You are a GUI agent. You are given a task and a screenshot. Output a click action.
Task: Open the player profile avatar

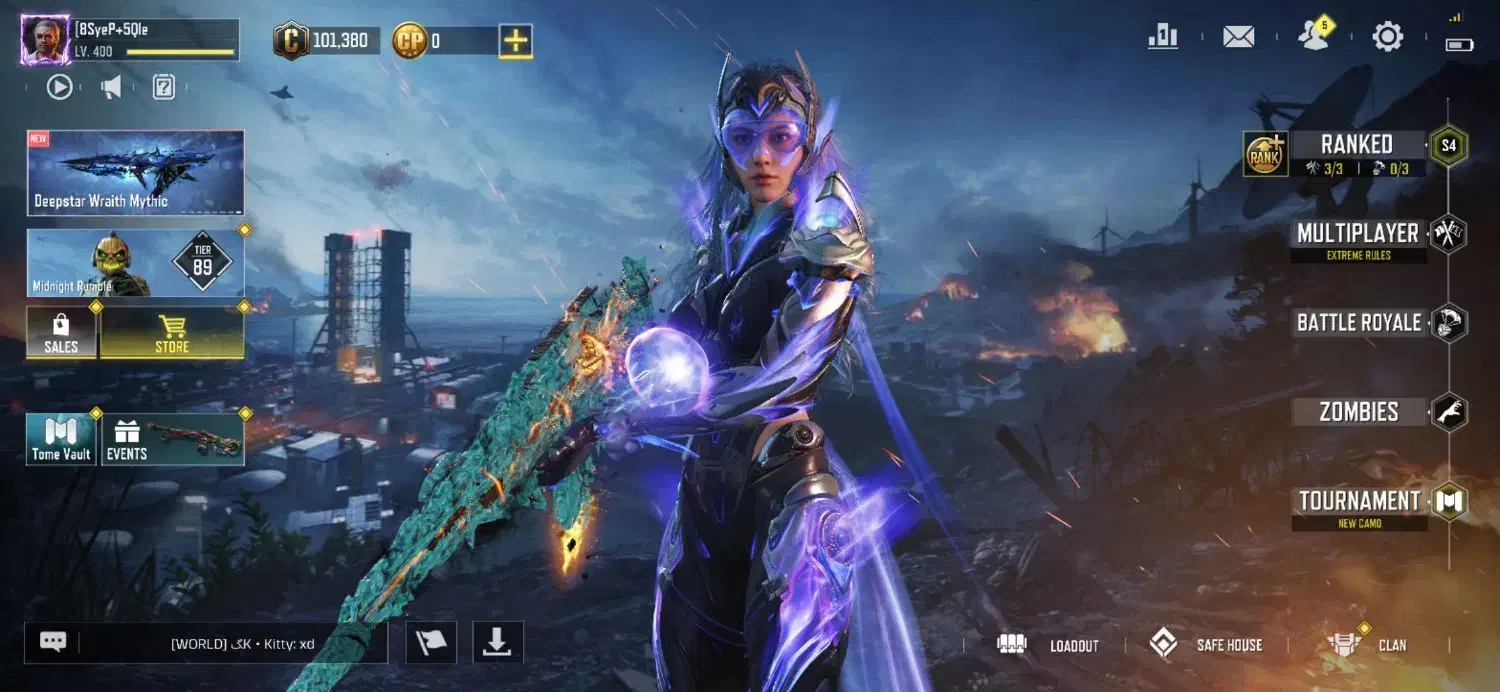(45, 41)
